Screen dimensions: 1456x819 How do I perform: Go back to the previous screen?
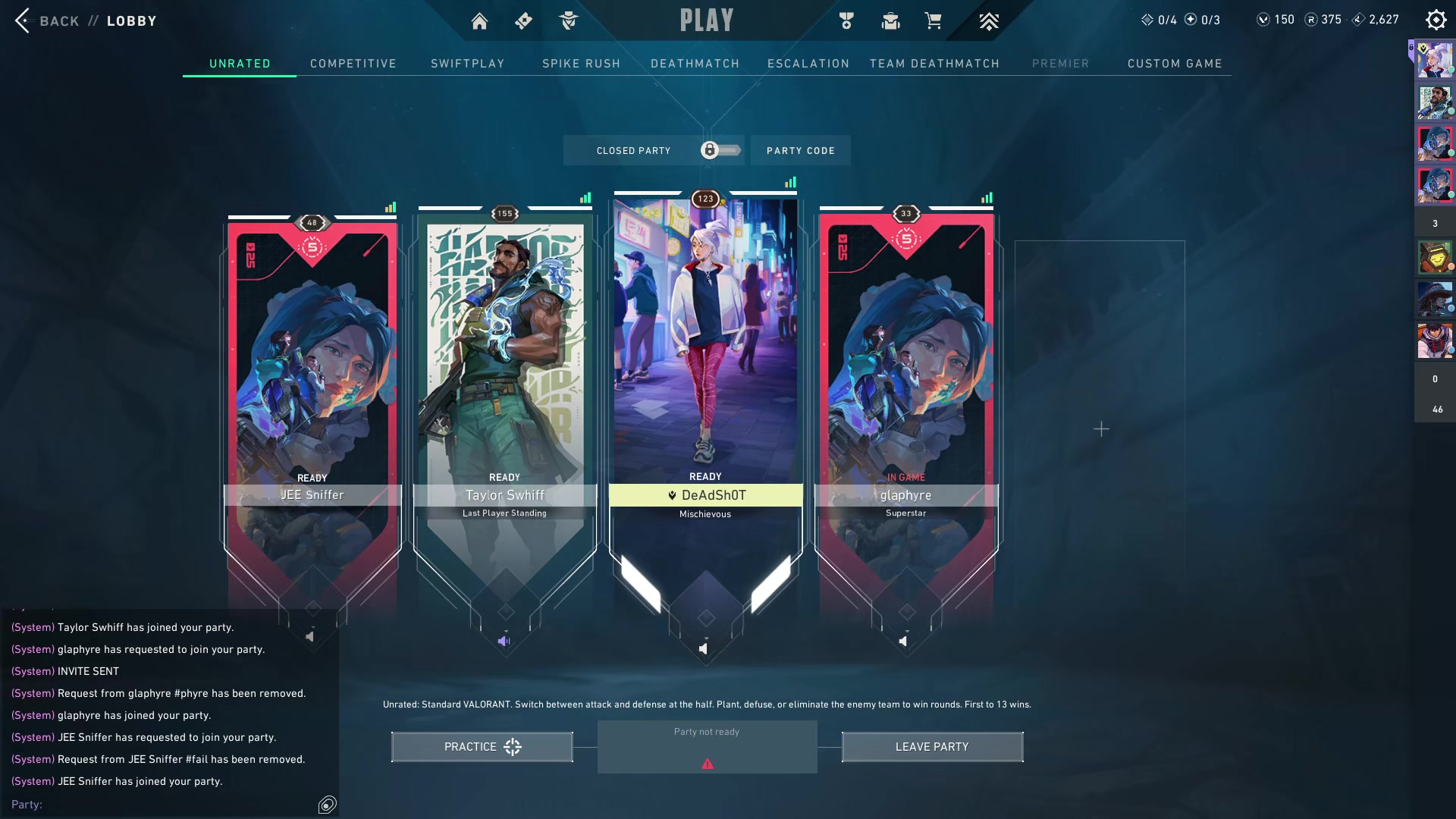tap(45, 20)
